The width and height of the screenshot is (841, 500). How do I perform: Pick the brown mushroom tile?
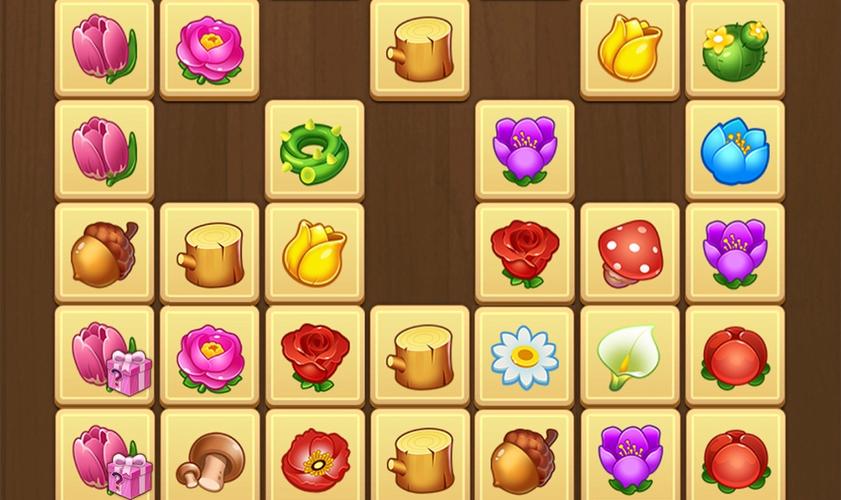209,458
